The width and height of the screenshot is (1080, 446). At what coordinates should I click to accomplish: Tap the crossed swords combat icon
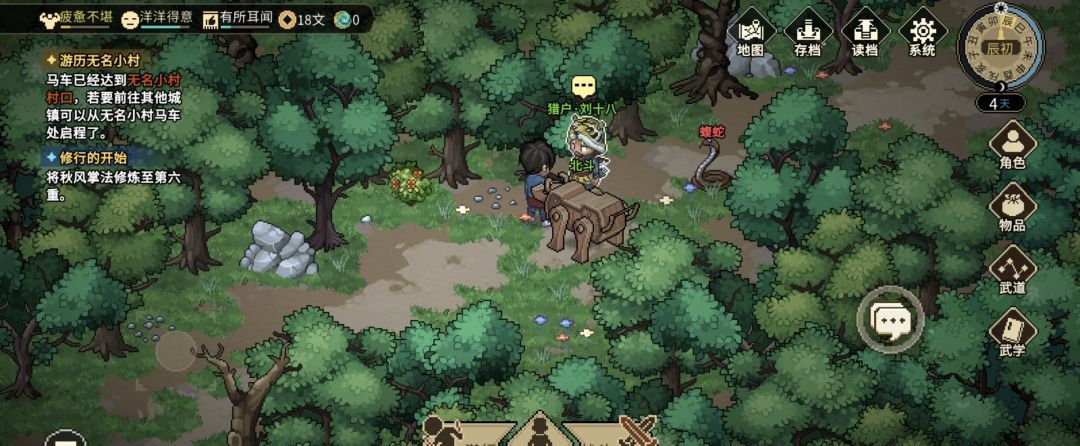[636, 432]
